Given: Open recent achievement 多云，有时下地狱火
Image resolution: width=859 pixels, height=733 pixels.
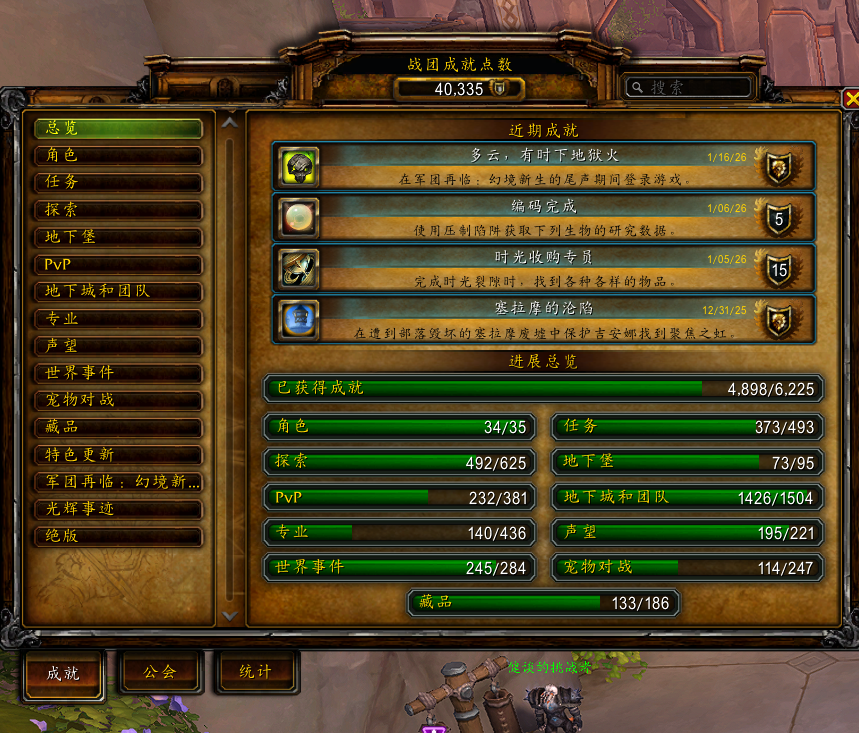Looking at the screenshot, I should pos(543,165).
